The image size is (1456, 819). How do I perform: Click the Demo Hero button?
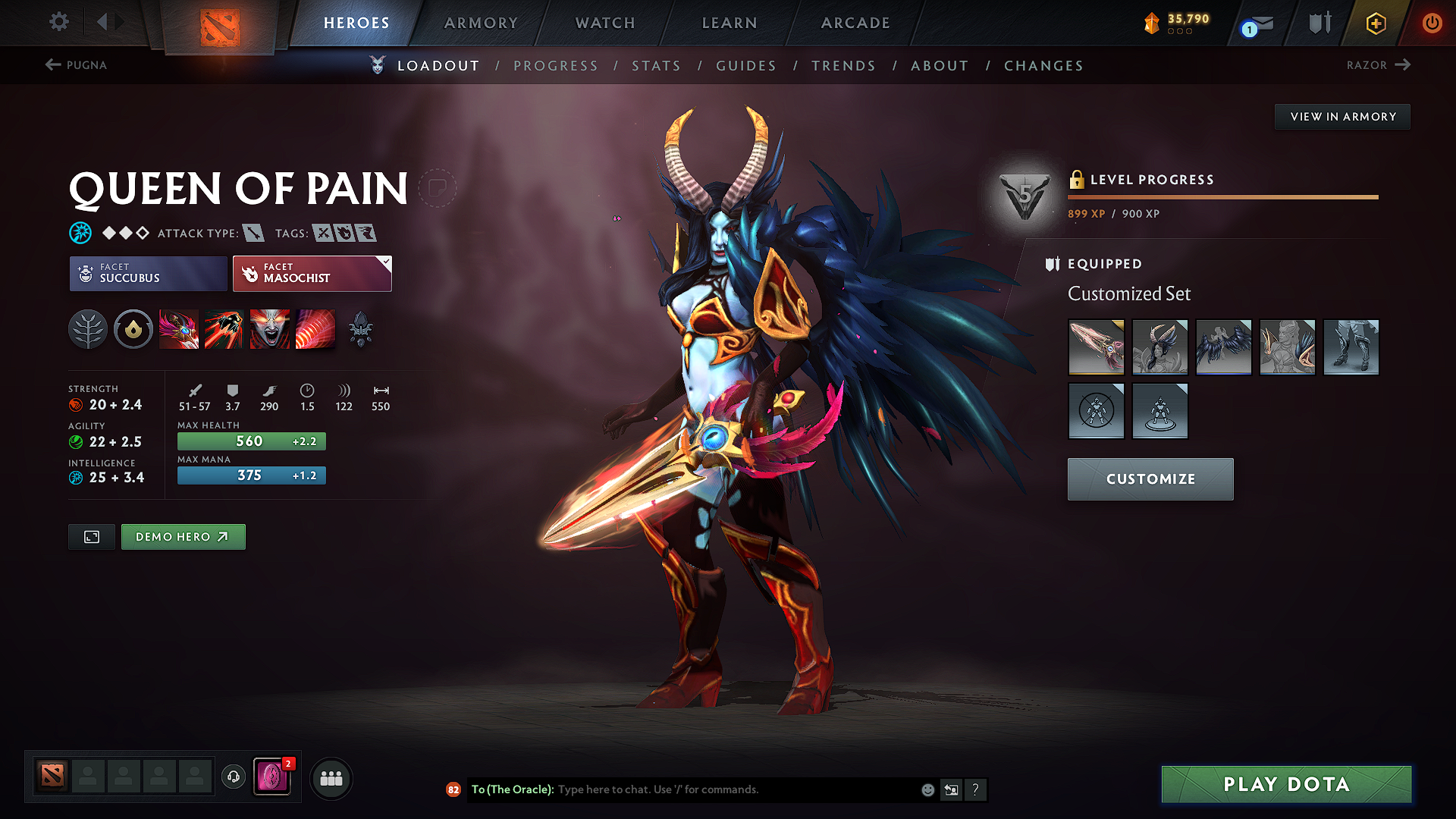pyautogui.click(x=183, y=536)
